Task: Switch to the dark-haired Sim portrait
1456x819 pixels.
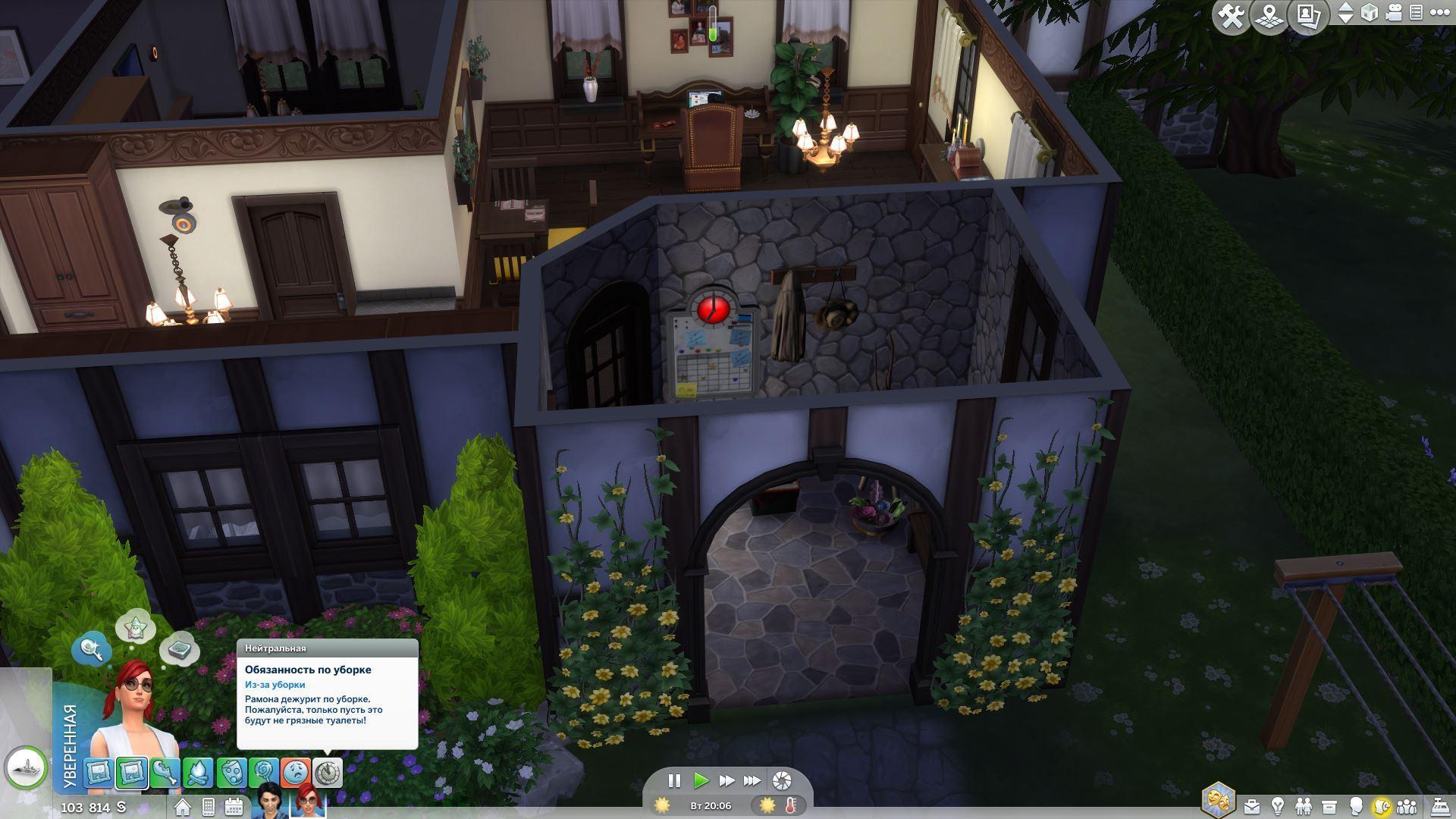Action: coord(269,802)
